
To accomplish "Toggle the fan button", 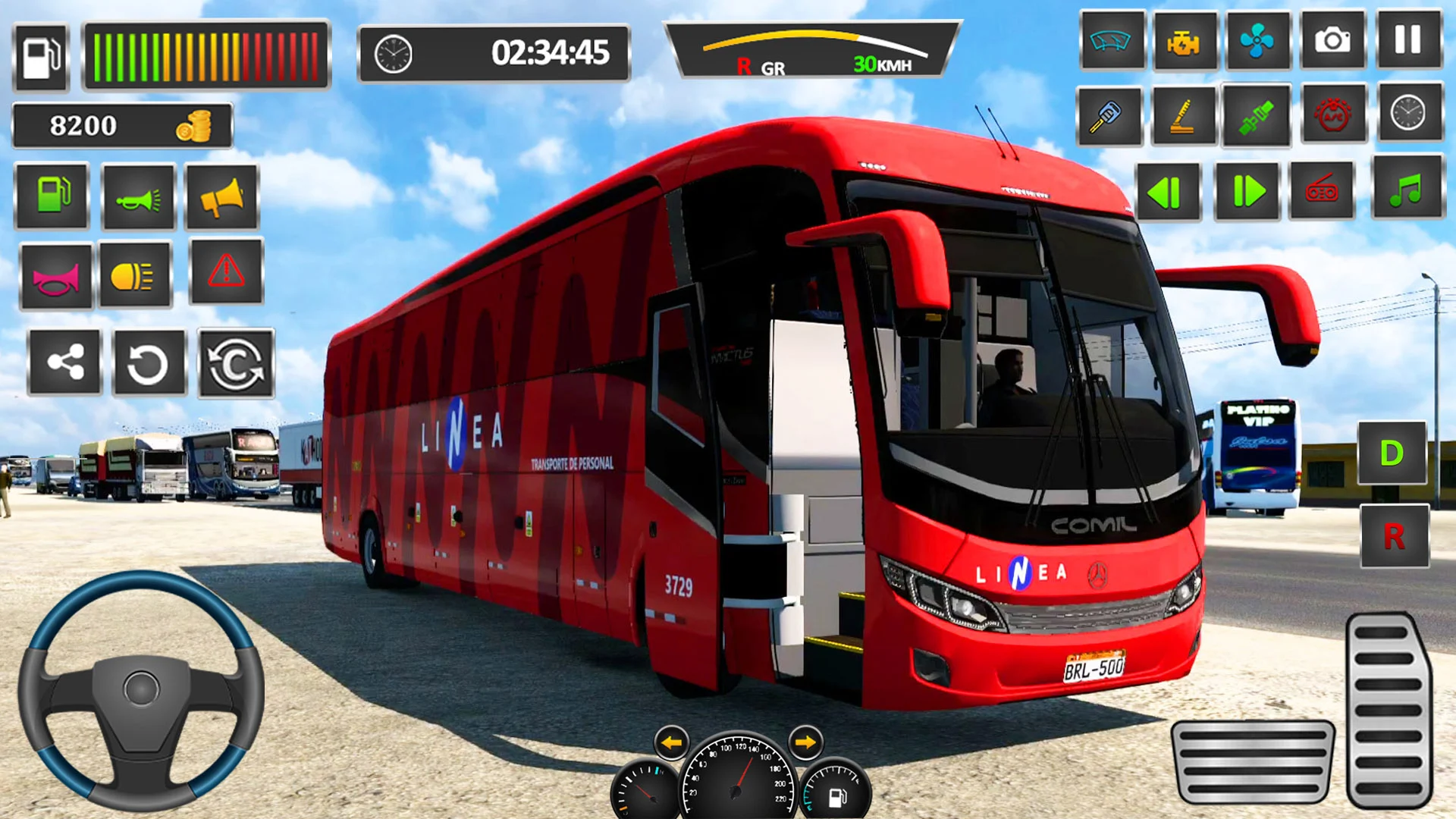I will coord(1257,40).
